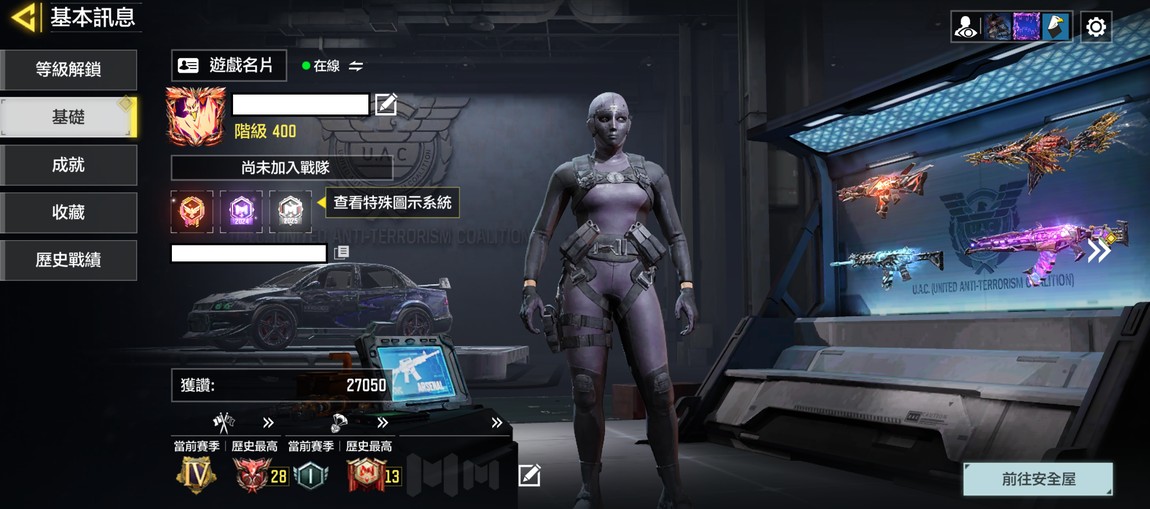The height and width of the screenshot is (509, 1150).
Task: Edit the player name with the pencil icon
Action: [x=386, y=104]
